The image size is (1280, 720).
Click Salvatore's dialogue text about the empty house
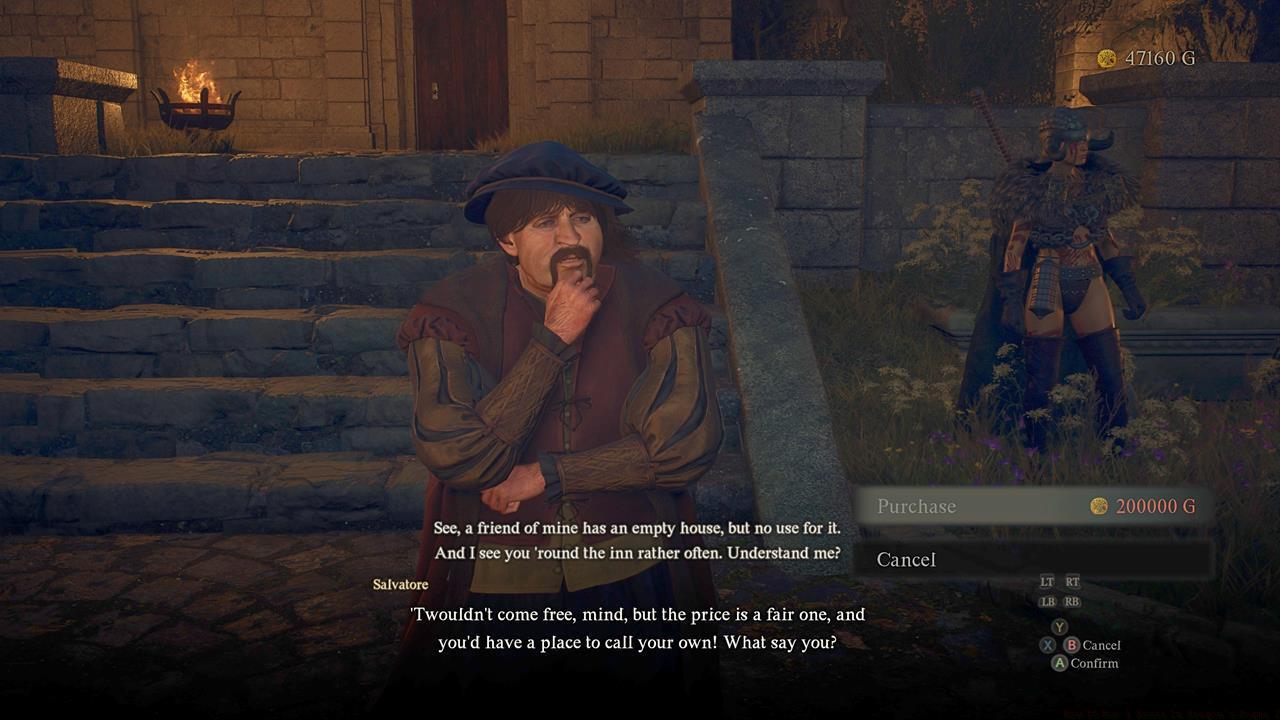pyautogui.click(x=640, y=527)
